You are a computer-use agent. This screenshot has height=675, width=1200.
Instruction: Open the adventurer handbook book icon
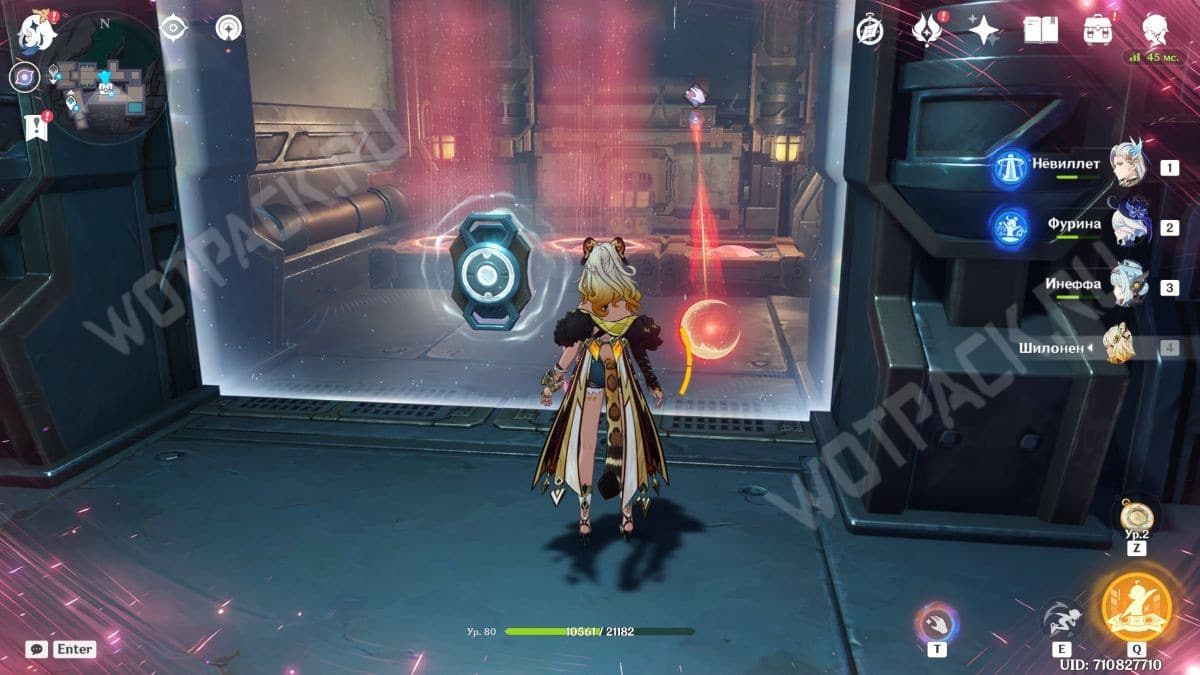tap(1041, 31)
